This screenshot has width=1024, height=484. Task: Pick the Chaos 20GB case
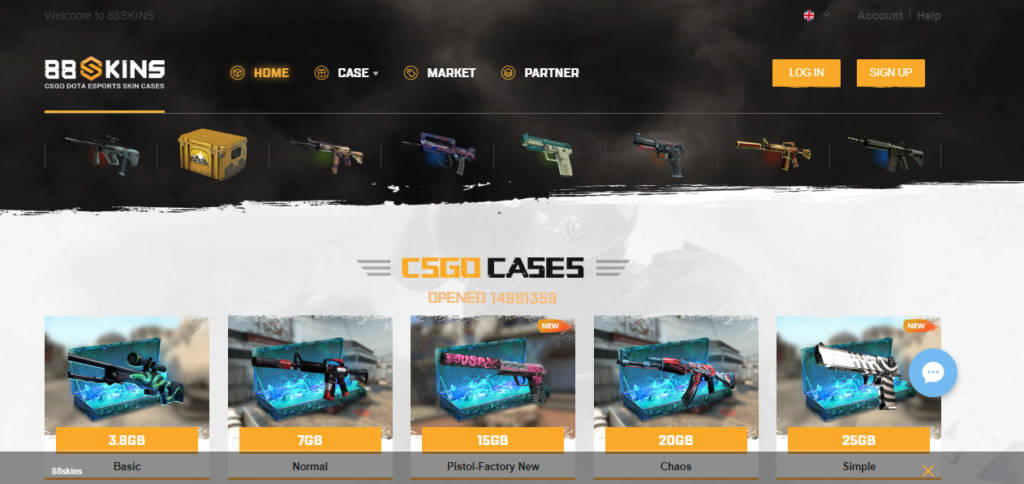[x=676, y=378]
